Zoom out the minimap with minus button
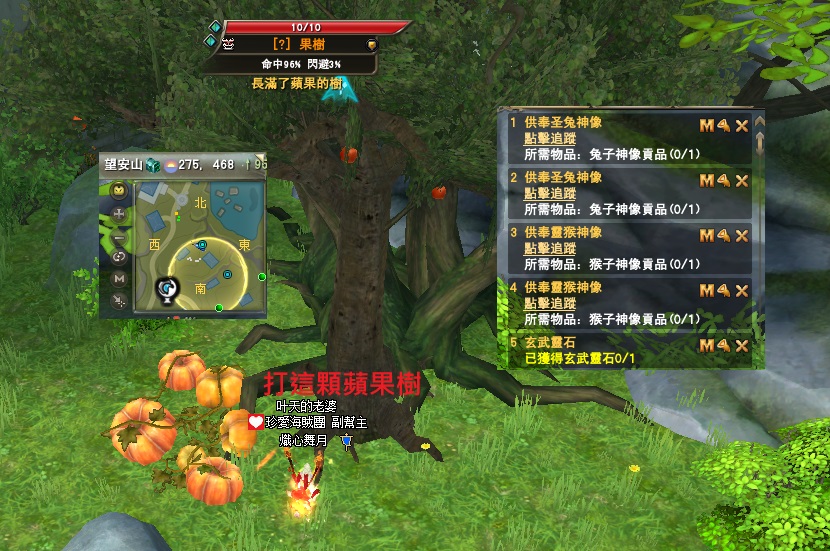 [120, 236]
